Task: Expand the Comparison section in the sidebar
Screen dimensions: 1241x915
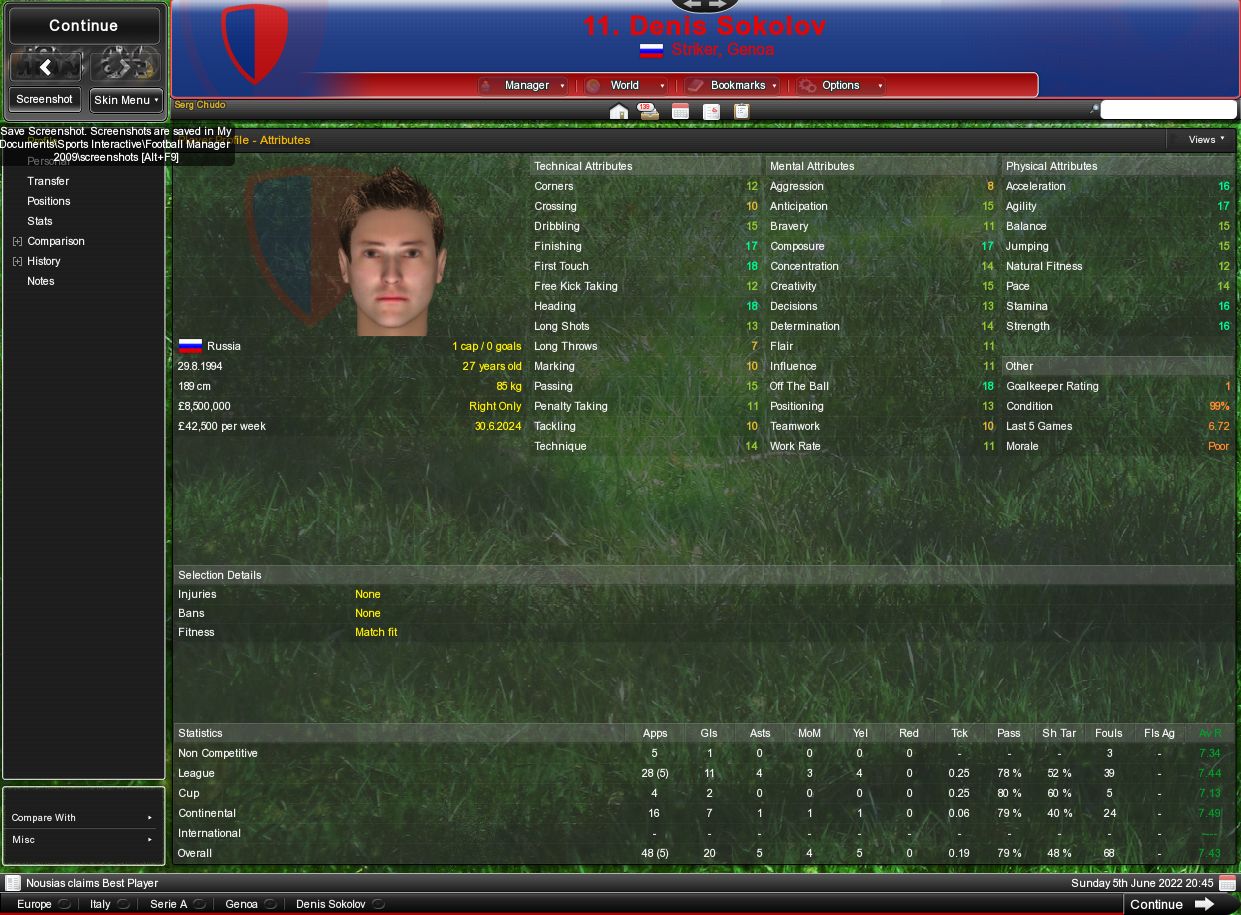Action: coord(17,241)
